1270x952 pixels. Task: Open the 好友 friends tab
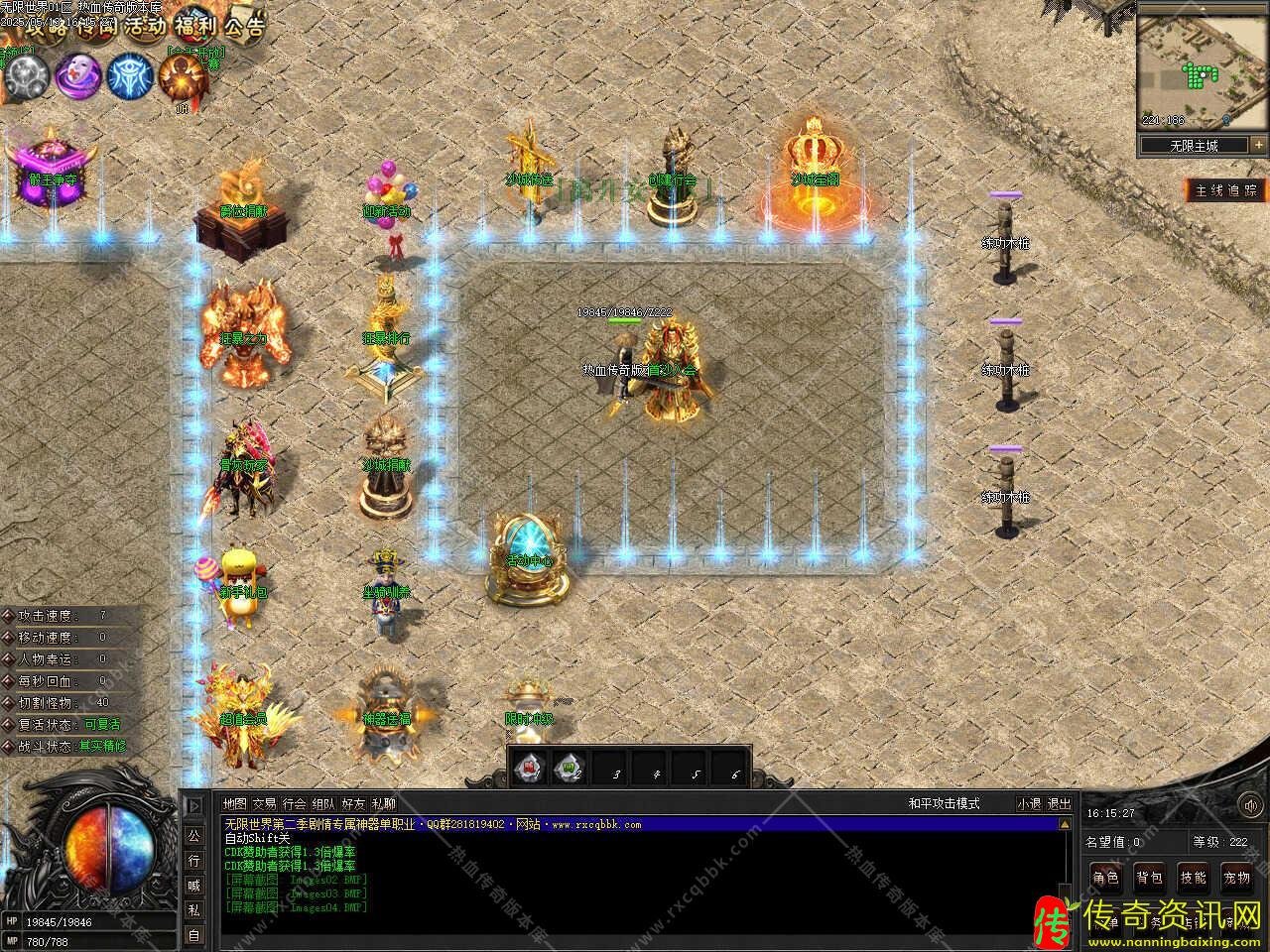(353, 804)
